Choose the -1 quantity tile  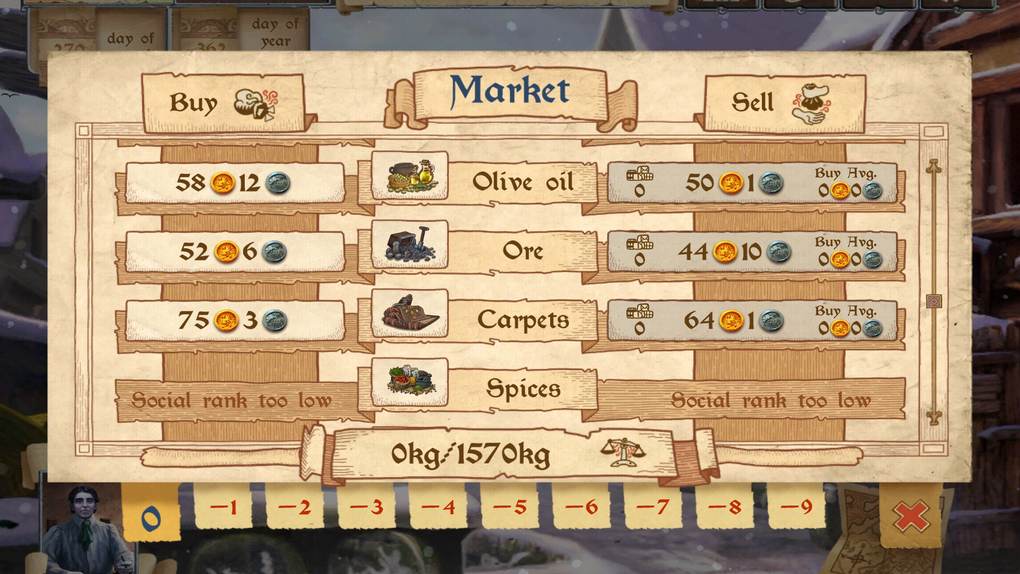click(x=223, y=507)
